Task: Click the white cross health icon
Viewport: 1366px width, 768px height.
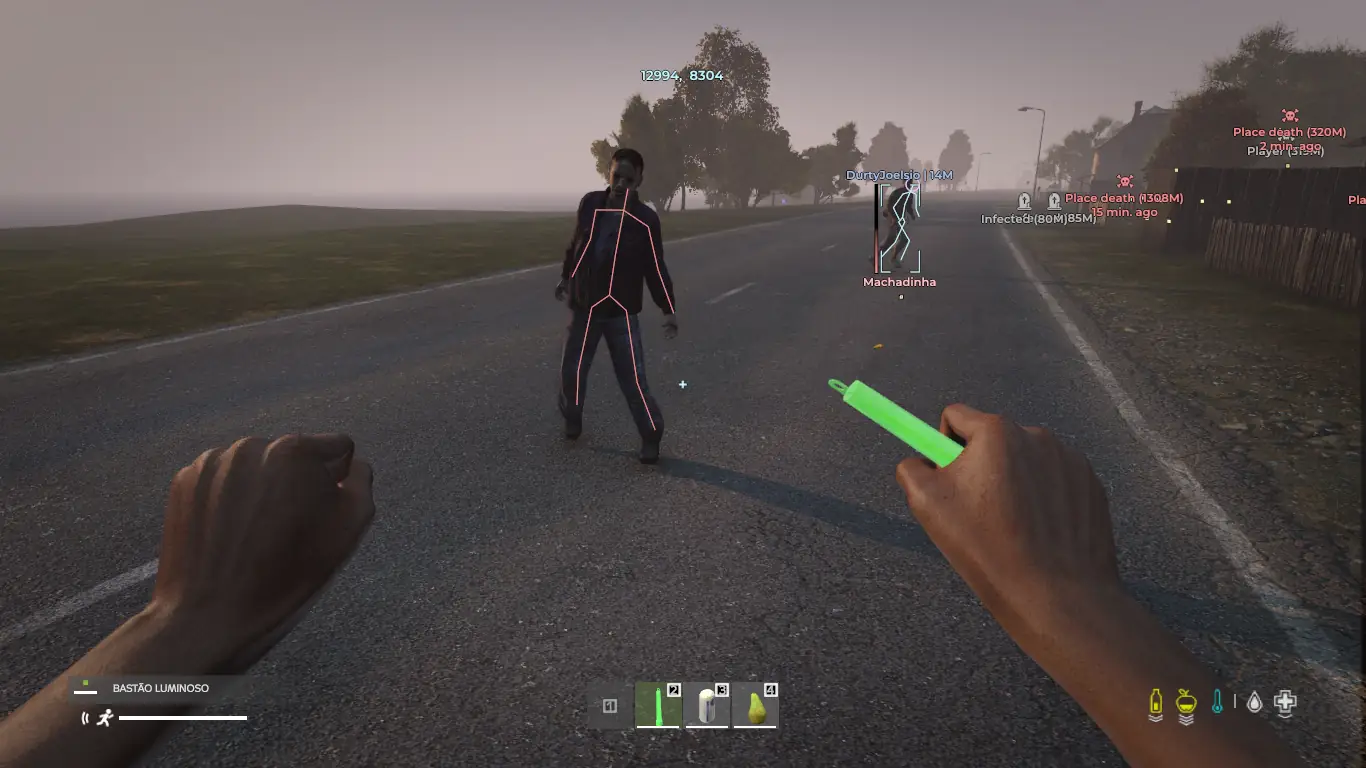Action: [x=1286, y=702]
